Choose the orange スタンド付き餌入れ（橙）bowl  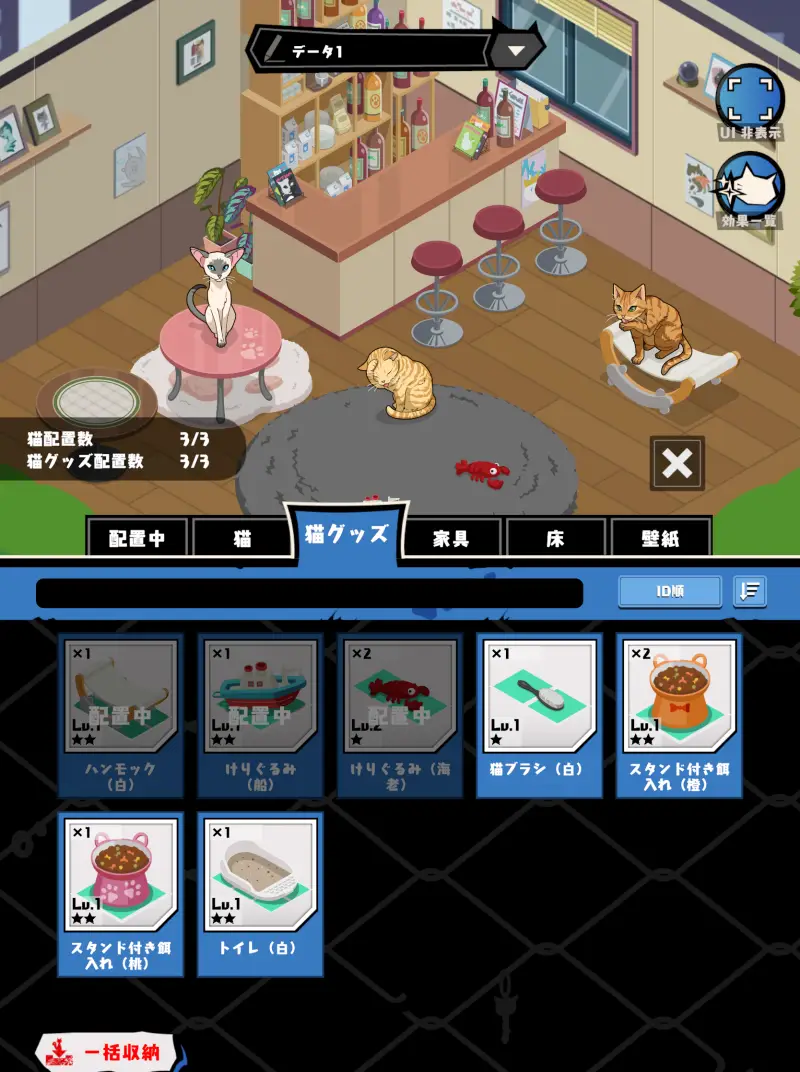point(679,715)
